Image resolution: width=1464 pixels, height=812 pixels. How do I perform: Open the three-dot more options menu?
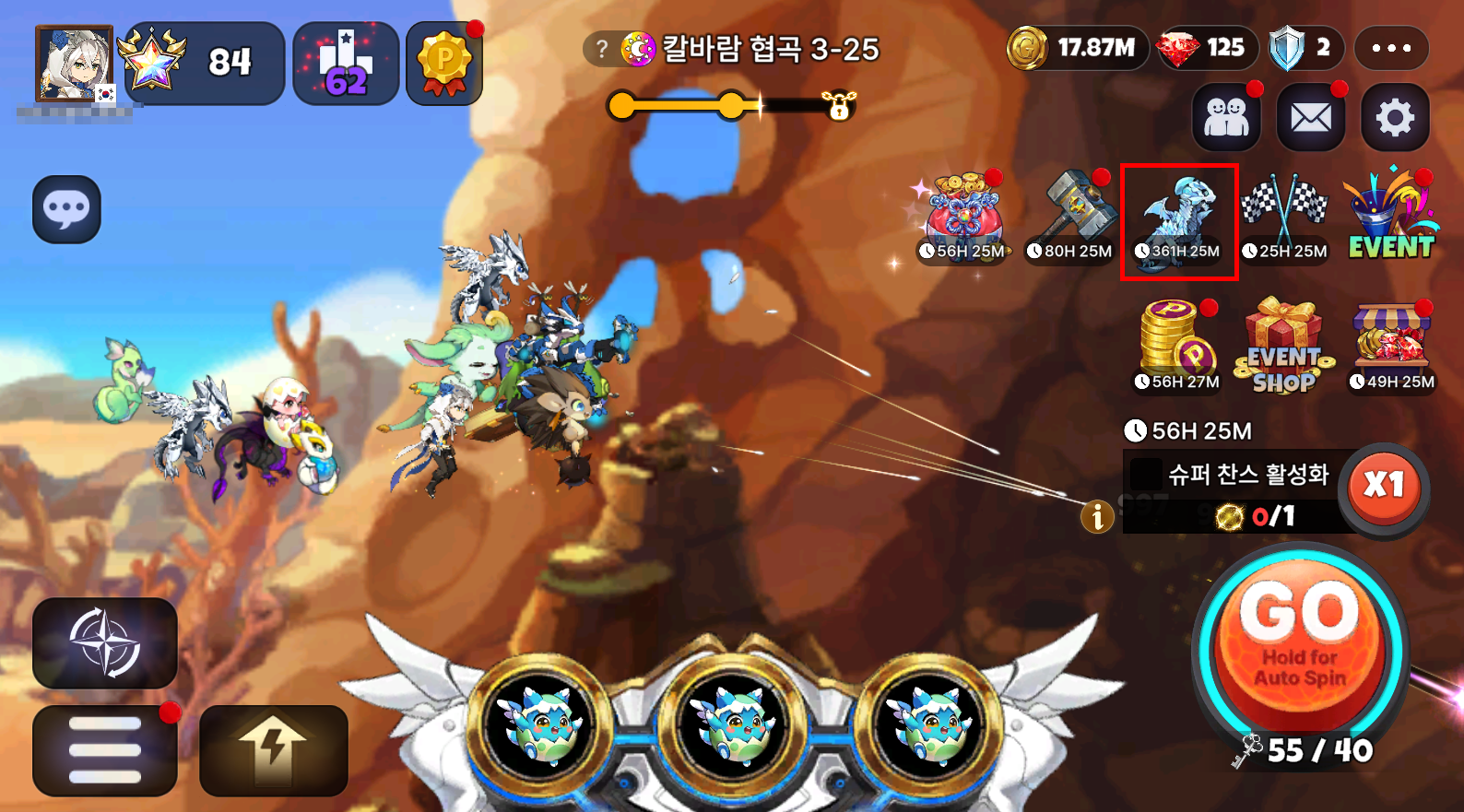pos(1391,48)
